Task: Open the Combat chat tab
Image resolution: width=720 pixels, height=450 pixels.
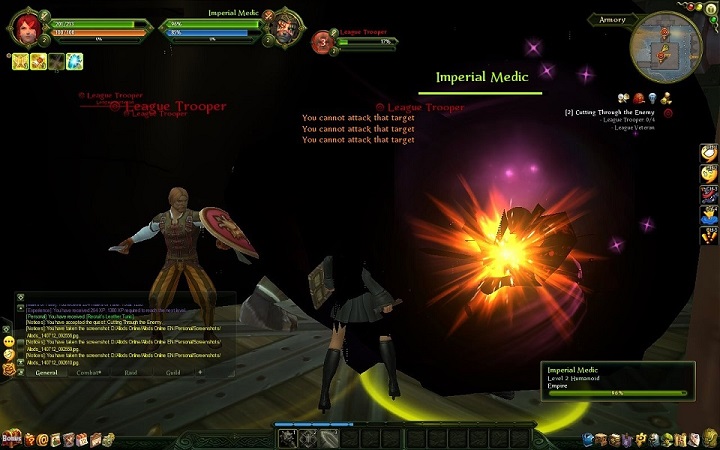Action: point(90,373)
